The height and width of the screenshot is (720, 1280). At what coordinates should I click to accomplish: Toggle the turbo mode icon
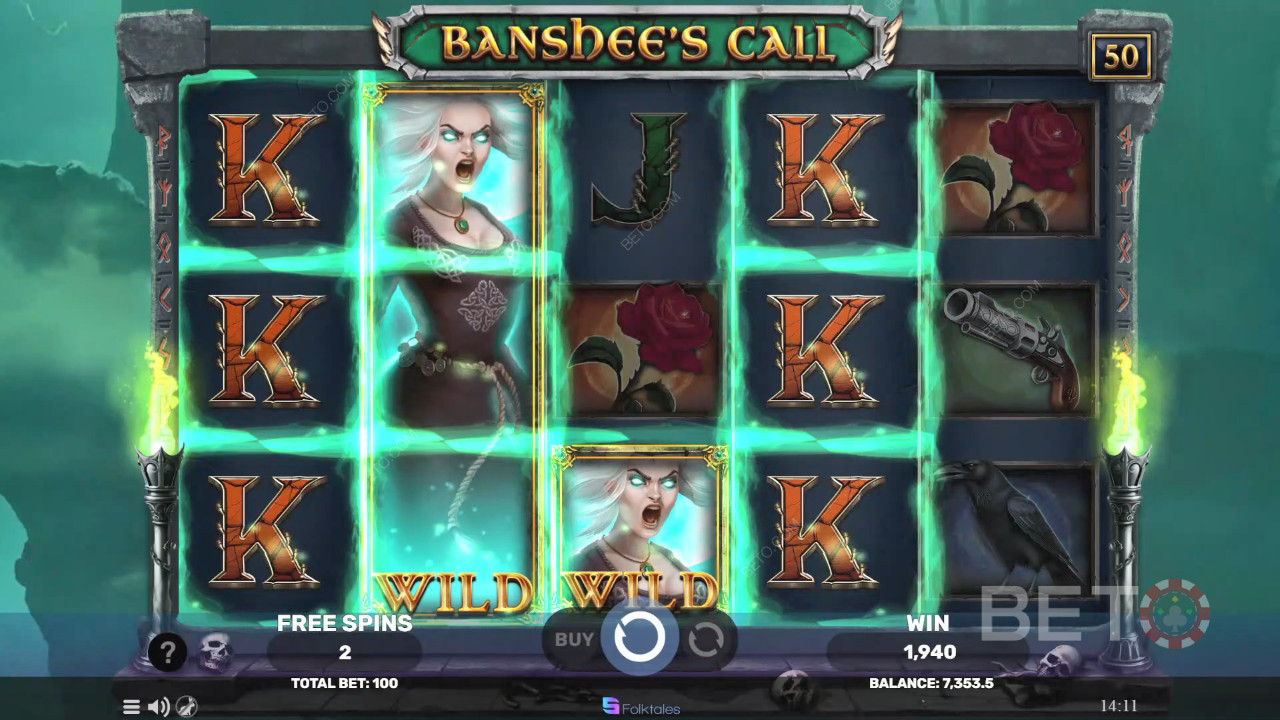coord(186,707)
